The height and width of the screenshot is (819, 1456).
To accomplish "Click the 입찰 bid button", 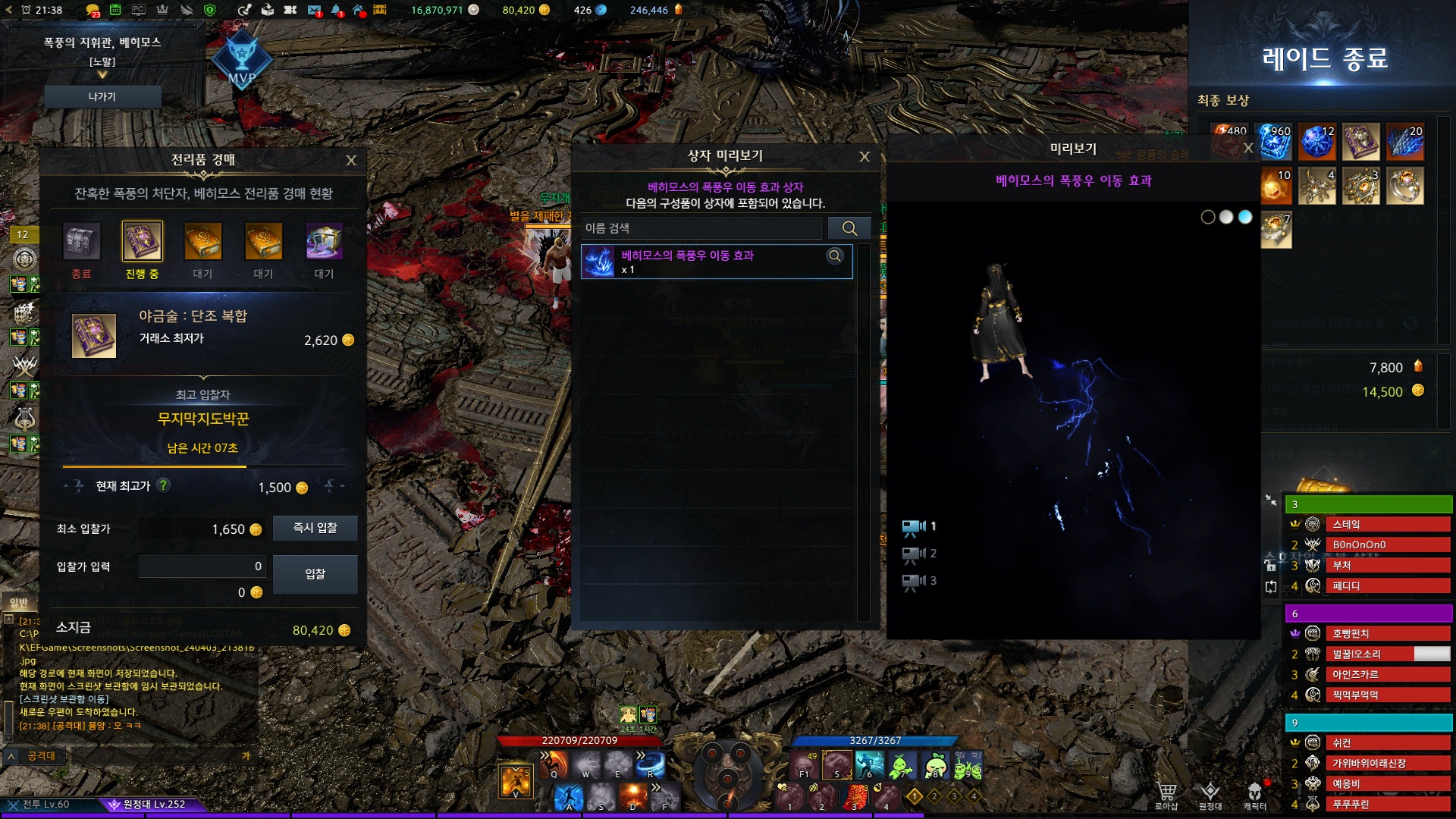I will (315, 574).
